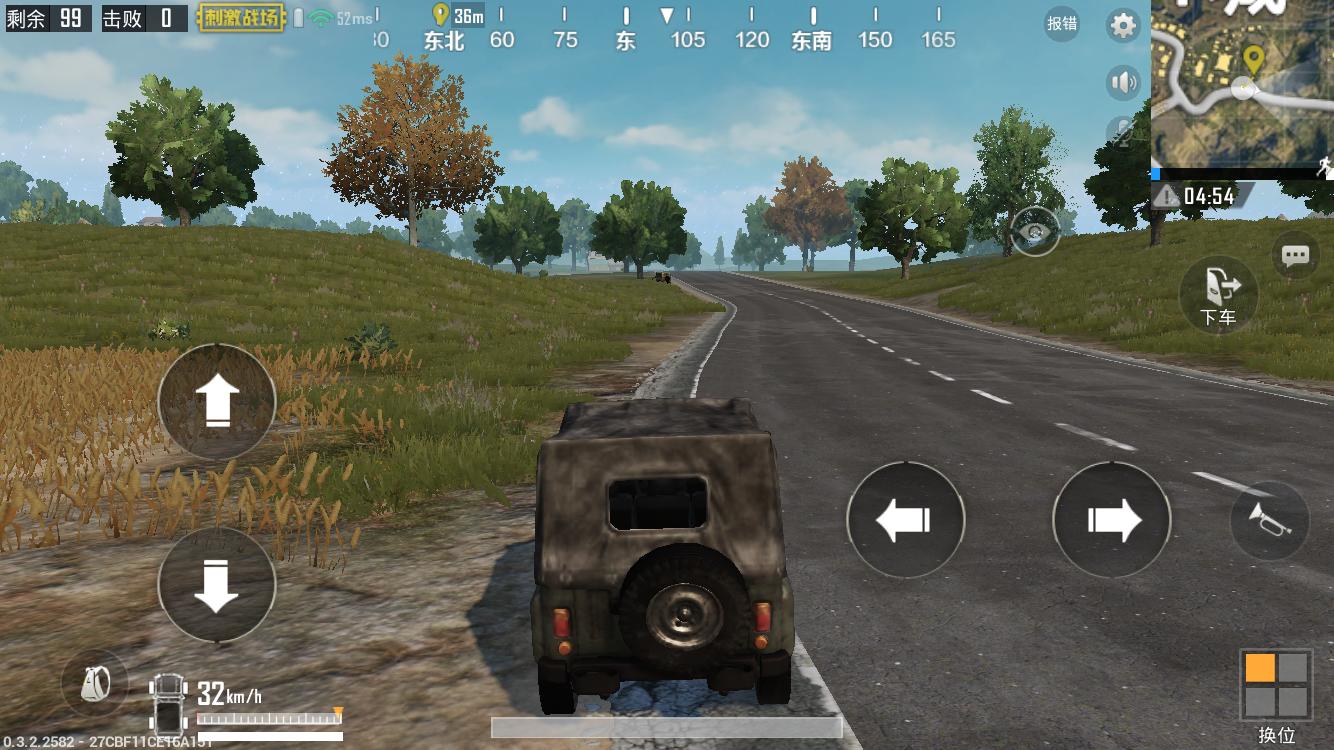The image size is (1334, 750).
Task: Steer left with the left arrow button
Action: point(905,520)
